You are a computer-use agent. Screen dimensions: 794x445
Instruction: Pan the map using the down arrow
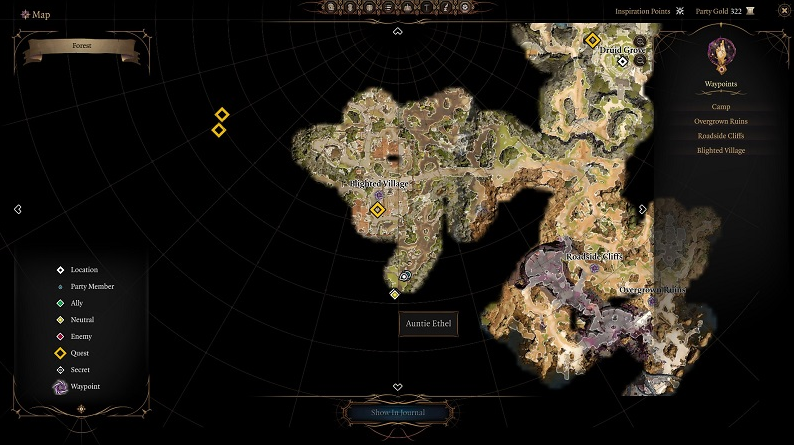click(397, 387)
